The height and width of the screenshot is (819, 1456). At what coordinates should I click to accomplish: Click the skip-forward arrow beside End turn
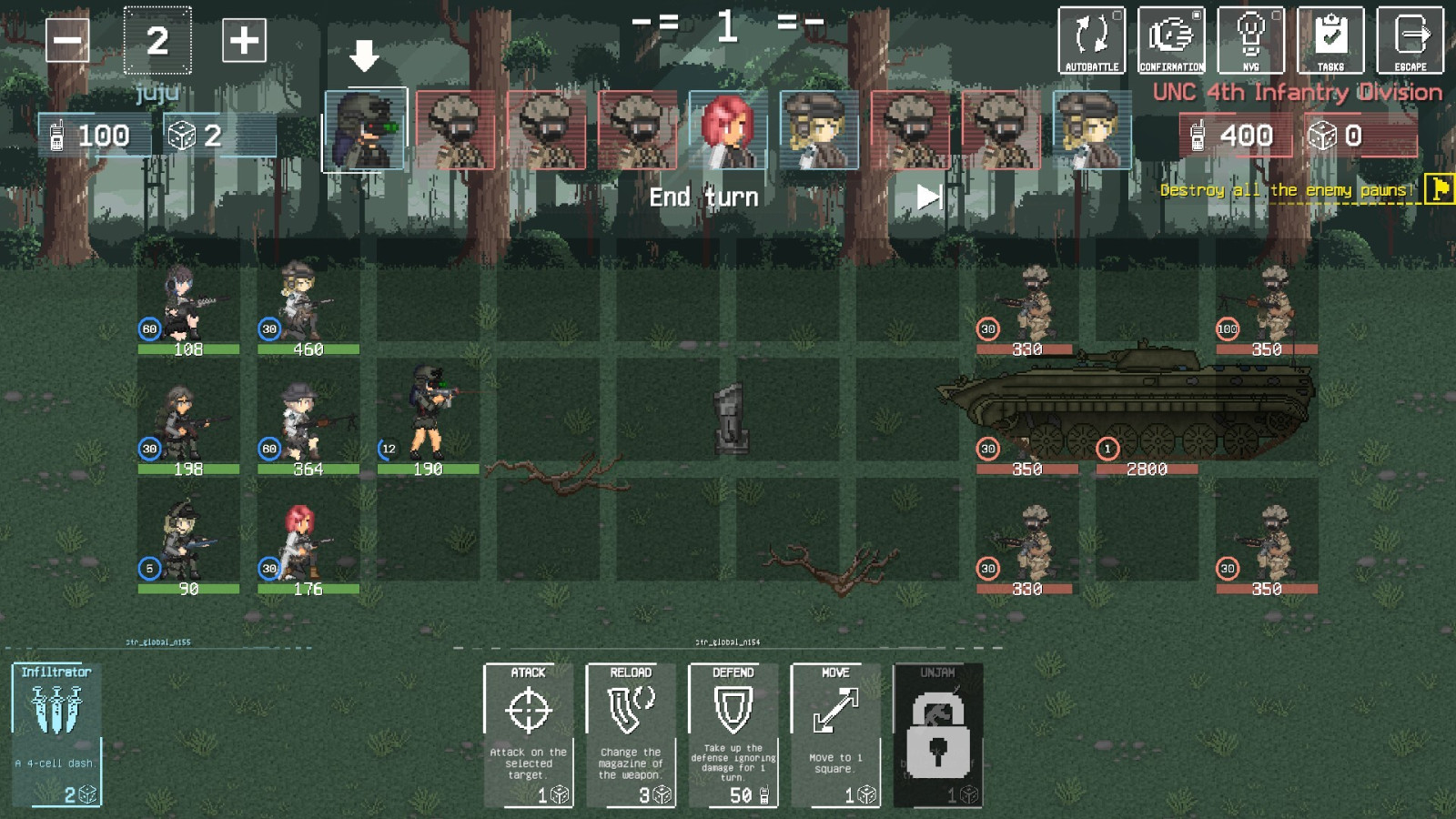coord(928,197)
